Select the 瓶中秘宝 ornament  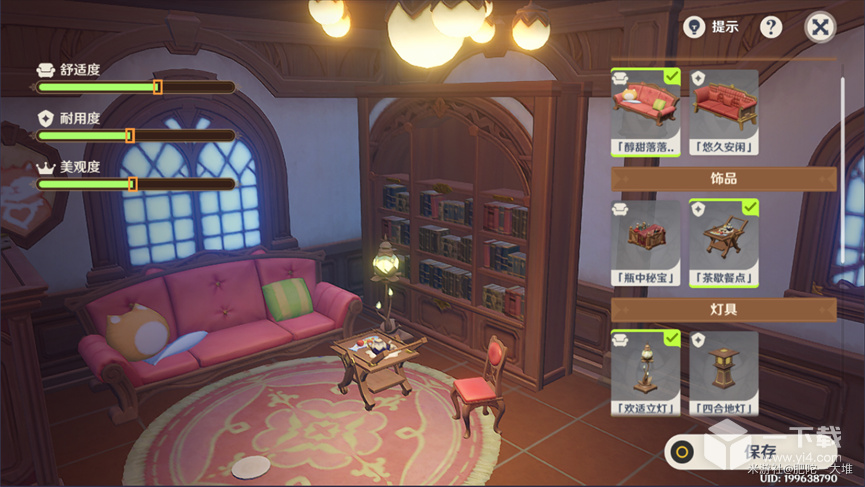click(645, 236)
